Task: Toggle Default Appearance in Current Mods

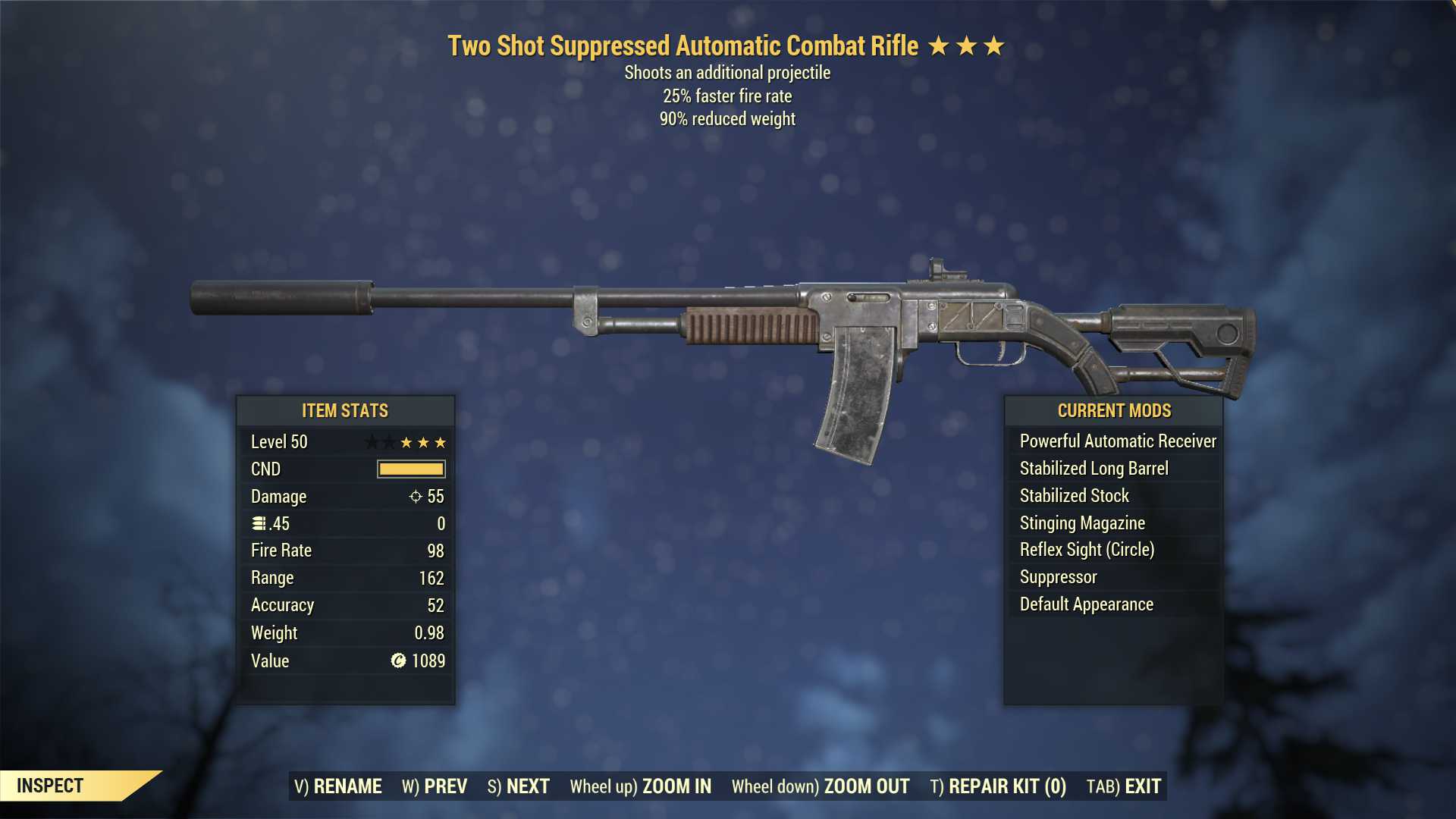Action: [1085, 604]
